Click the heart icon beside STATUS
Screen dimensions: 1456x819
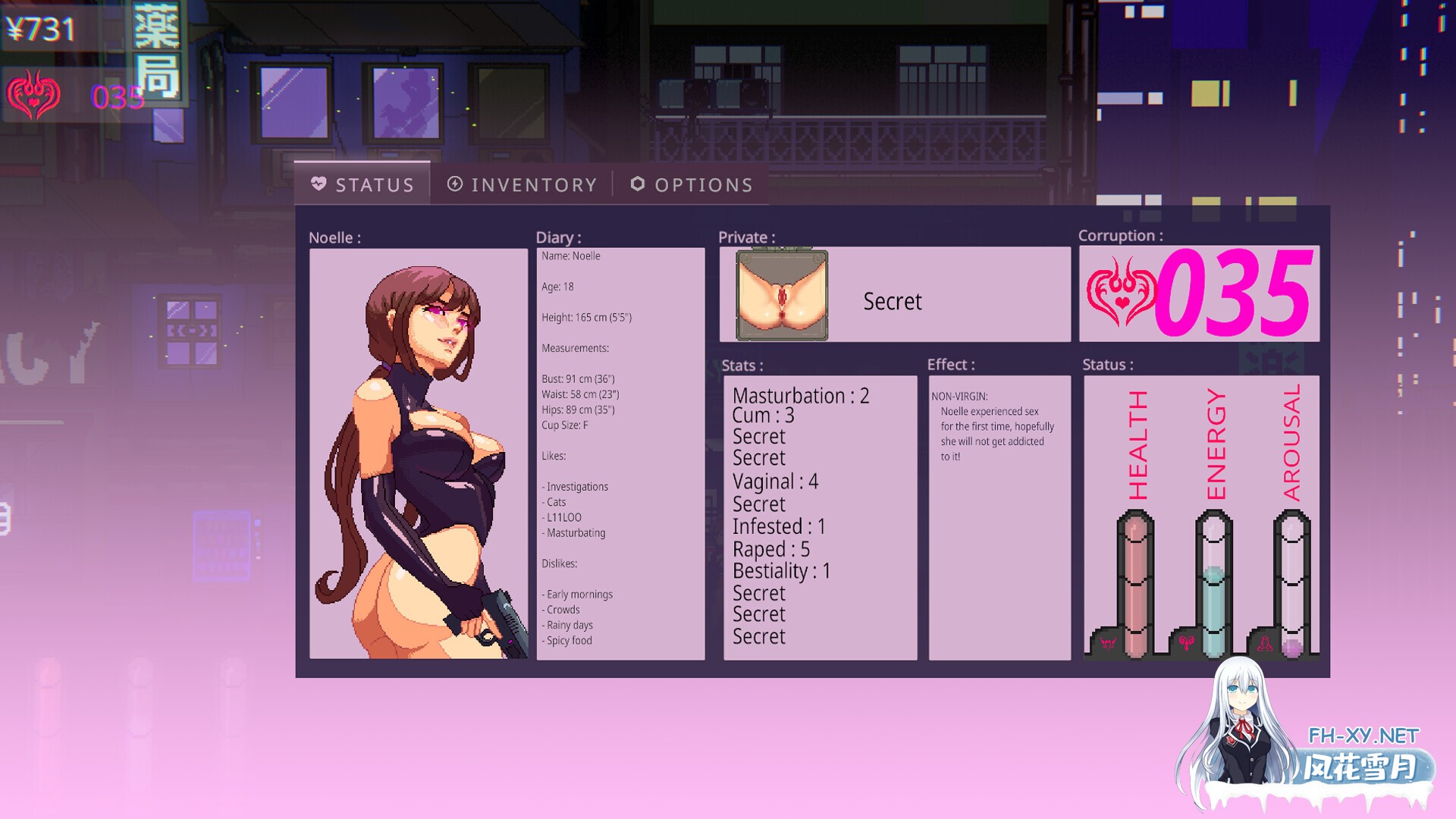318,184
